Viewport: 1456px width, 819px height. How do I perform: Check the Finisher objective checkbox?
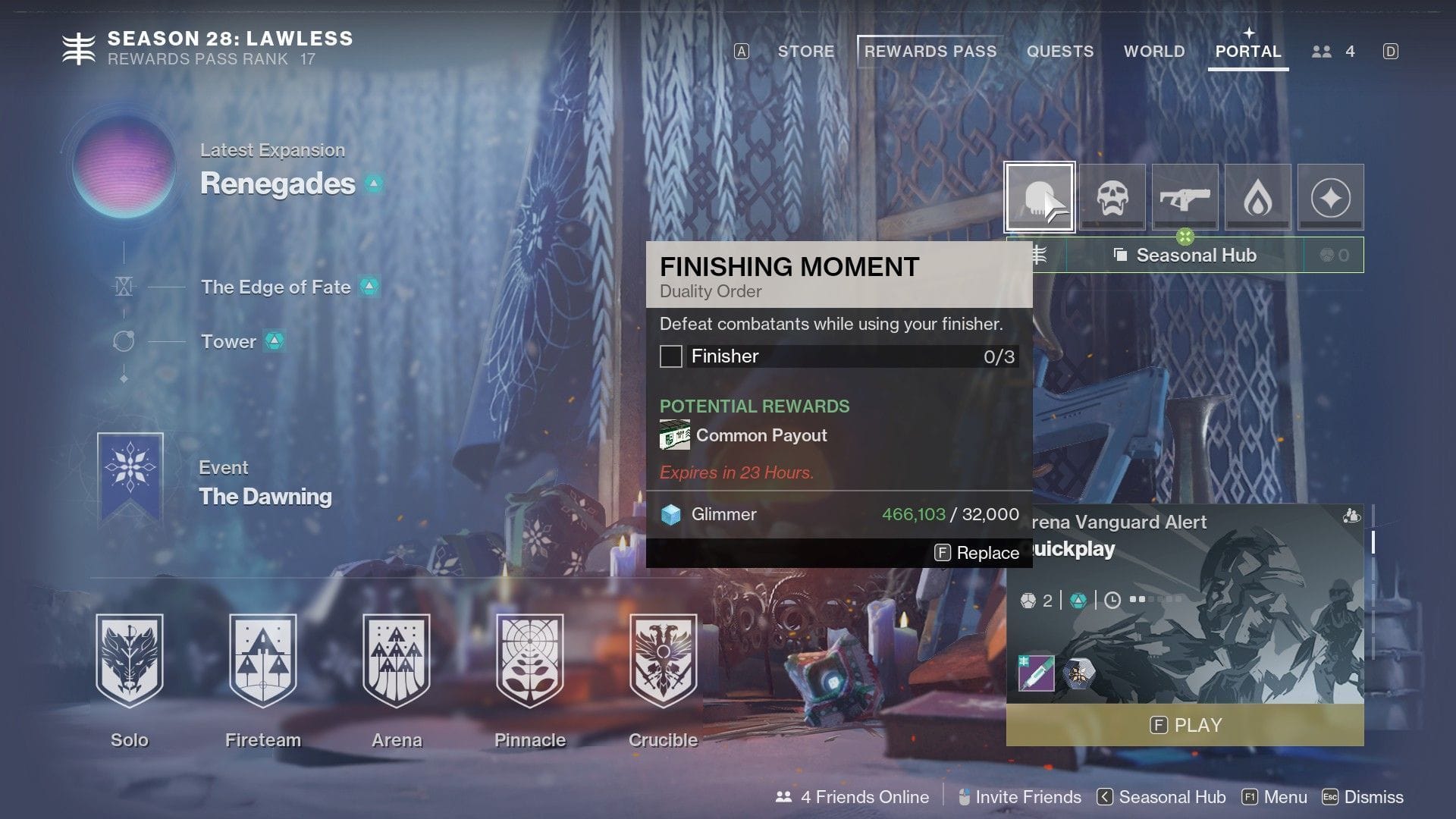(x=671, y=356)
